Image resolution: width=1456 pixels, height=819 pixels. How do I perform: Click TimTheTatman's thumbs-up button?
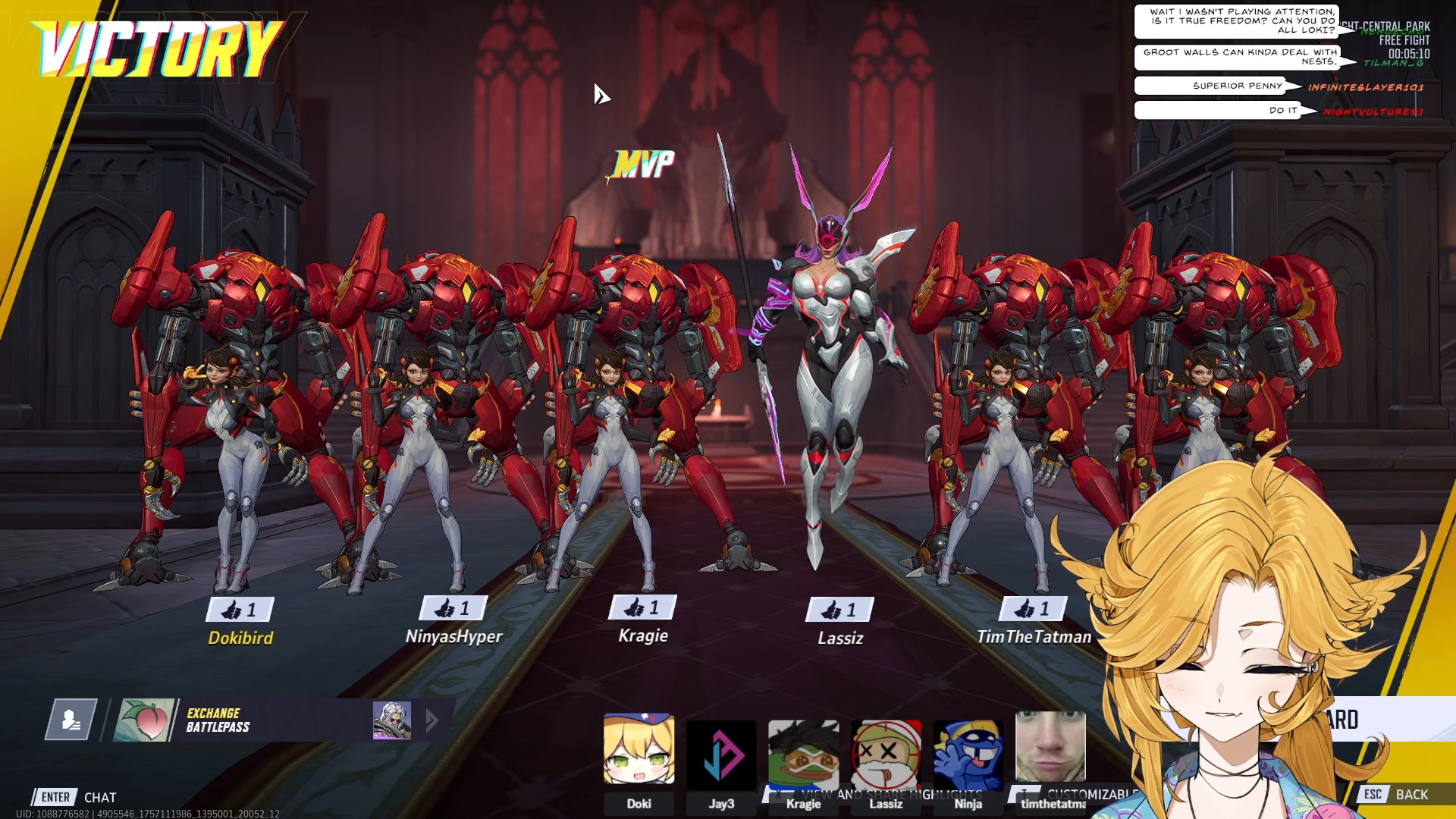tap(1033, 607)
